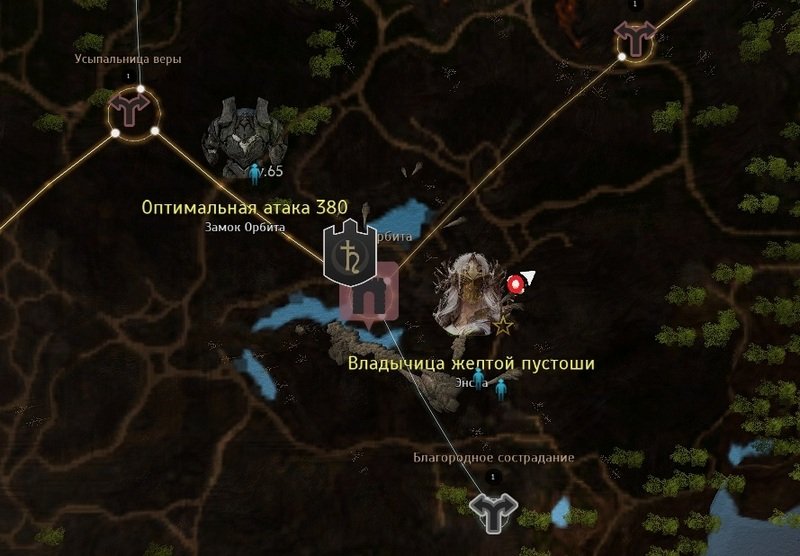Select the red gate icon below the castle

[x=372, y=298]
